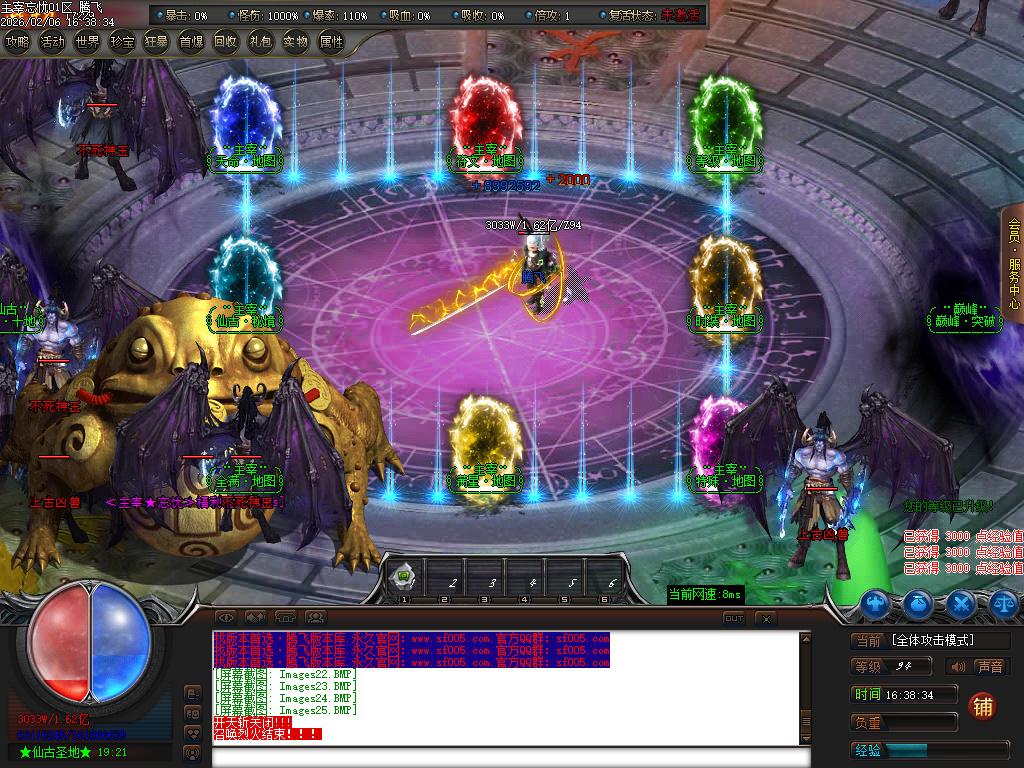
Task: Open the 回收 recycle menu
Action: (x=226, y=42)
